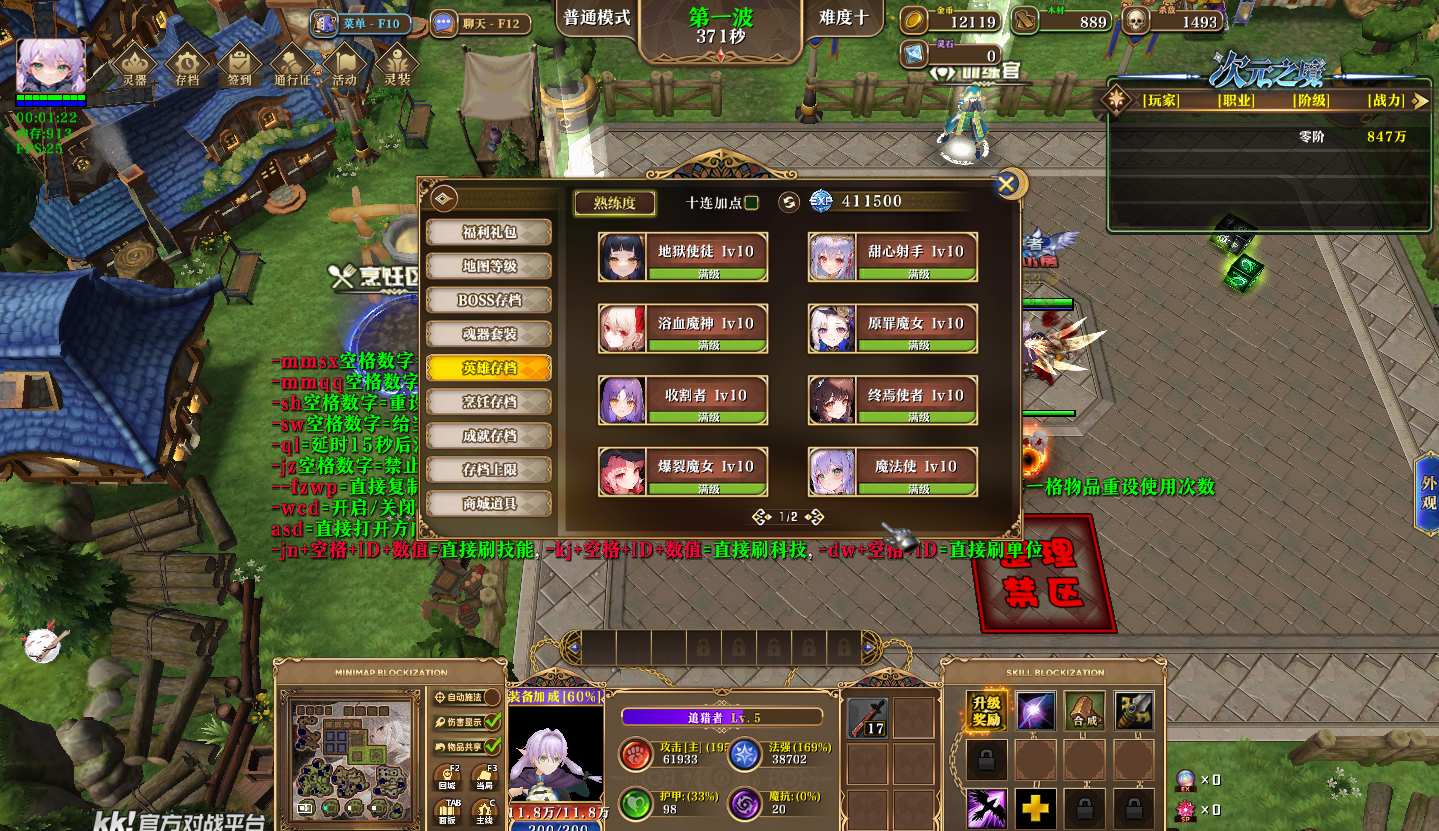Open the 通行证 battle pass icon

292,66
